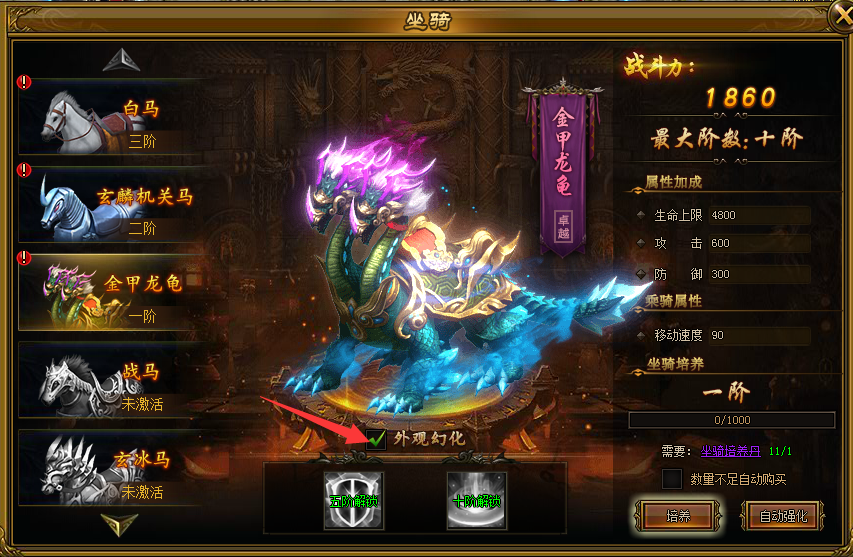Activate the 自动强化 button
The width and height of the screenshot is (853, 557).
[789, 516]
